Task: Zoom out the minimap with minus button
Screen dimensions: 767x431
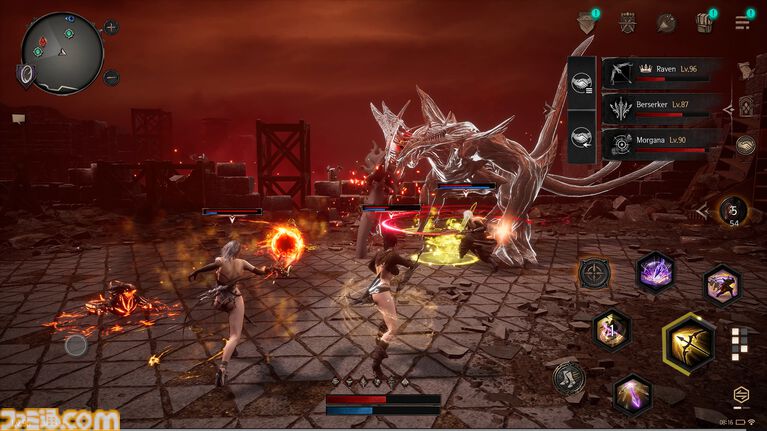Action: pos(111,77)
